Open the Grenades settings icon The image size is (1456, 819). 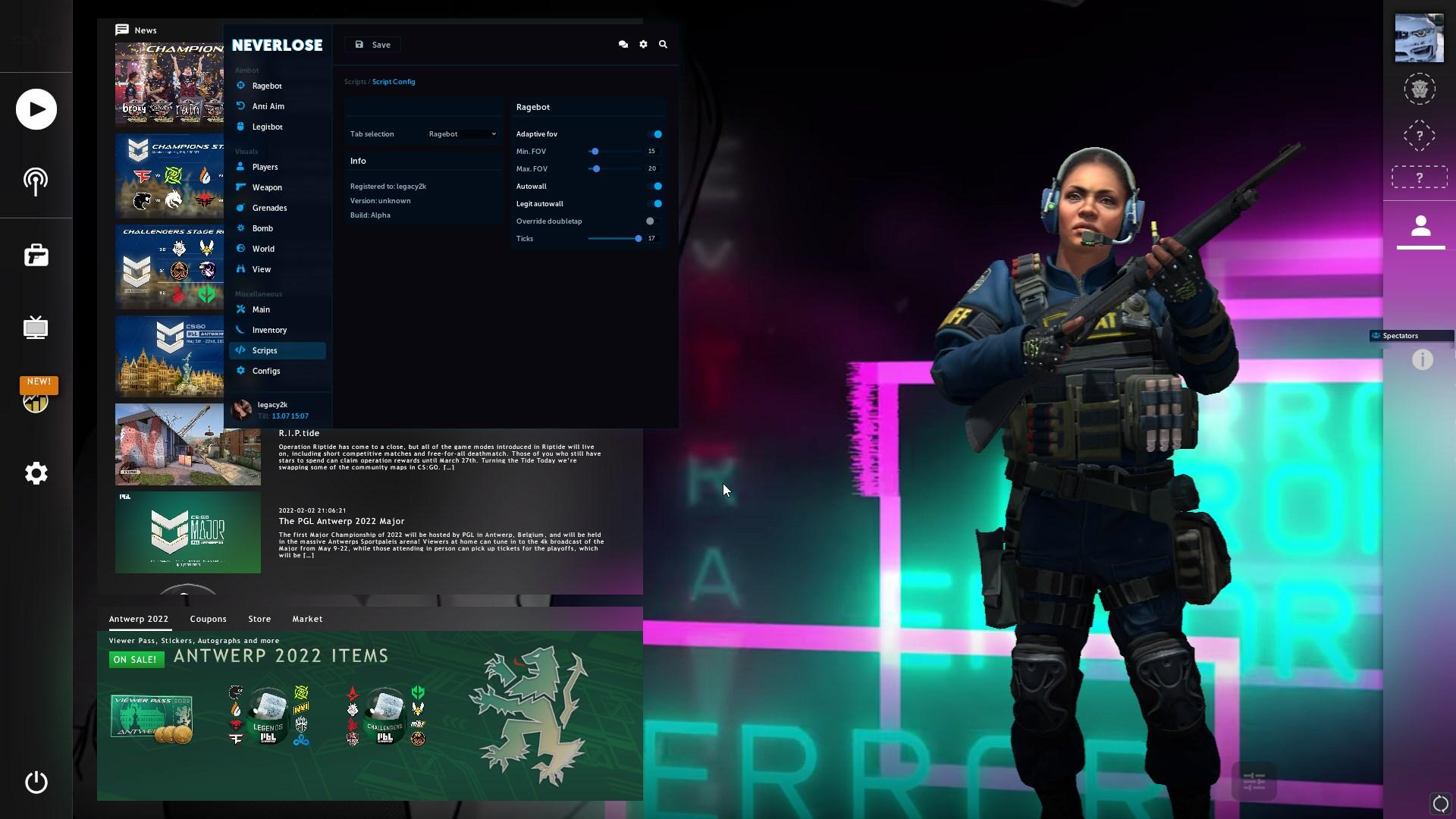[x=240, y=208]
